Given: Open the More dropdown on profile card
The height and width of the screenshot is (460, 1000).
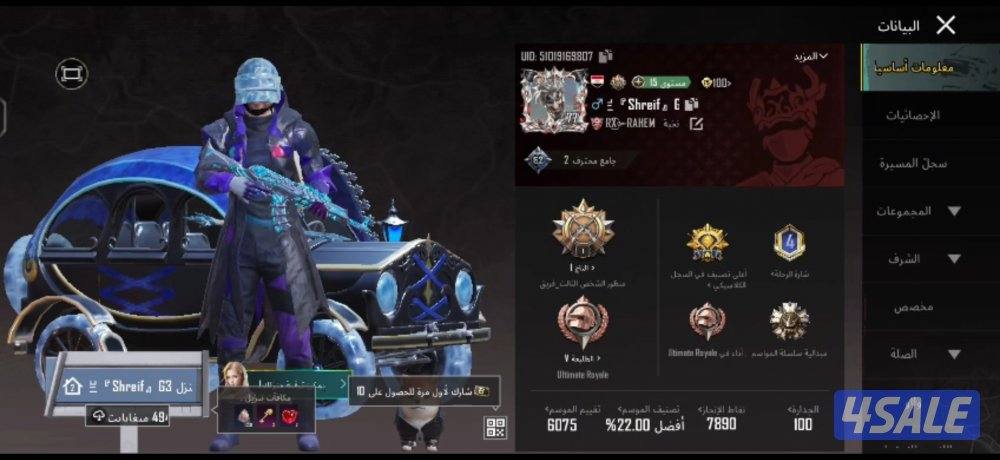Looking at the screenshot, I should coord(811,56).
